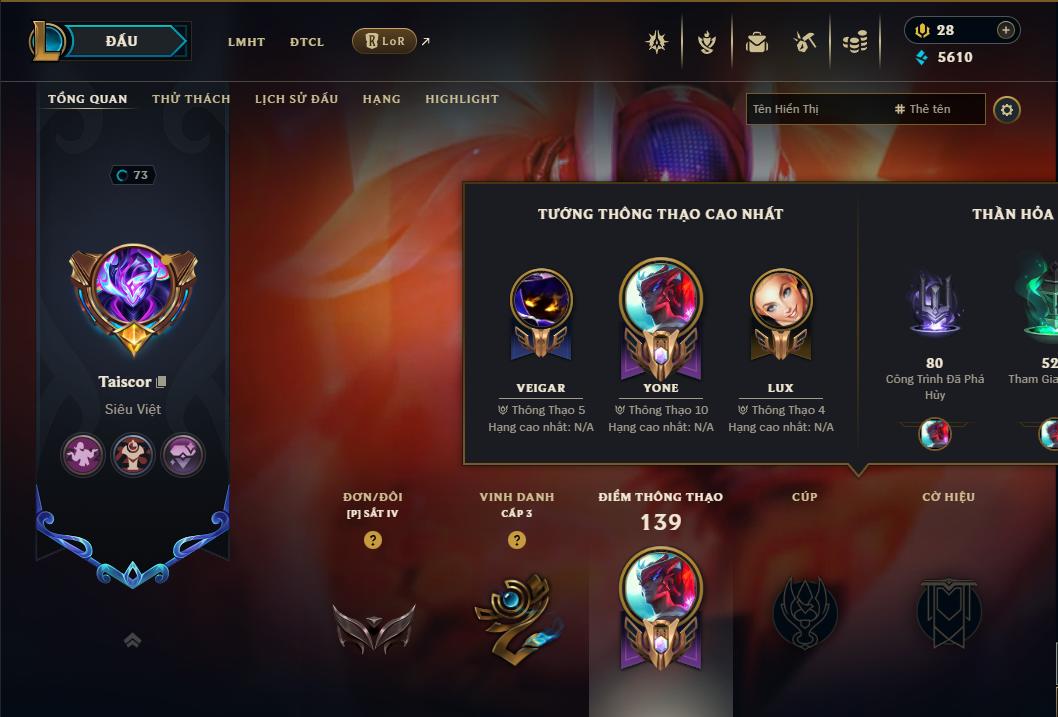1058x717 pixels.
Task: Open the LMHT menu entry
Action: 246,42
